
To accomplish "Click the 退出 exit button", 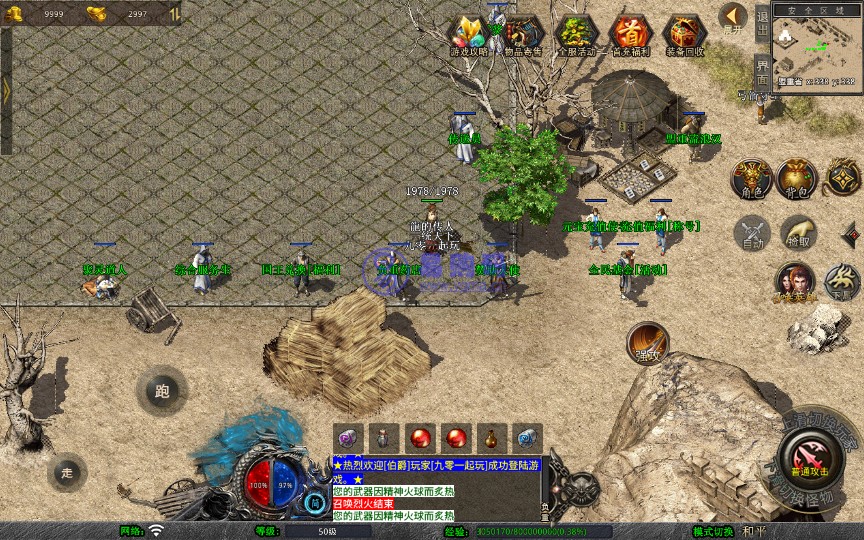I will point(762,24).
